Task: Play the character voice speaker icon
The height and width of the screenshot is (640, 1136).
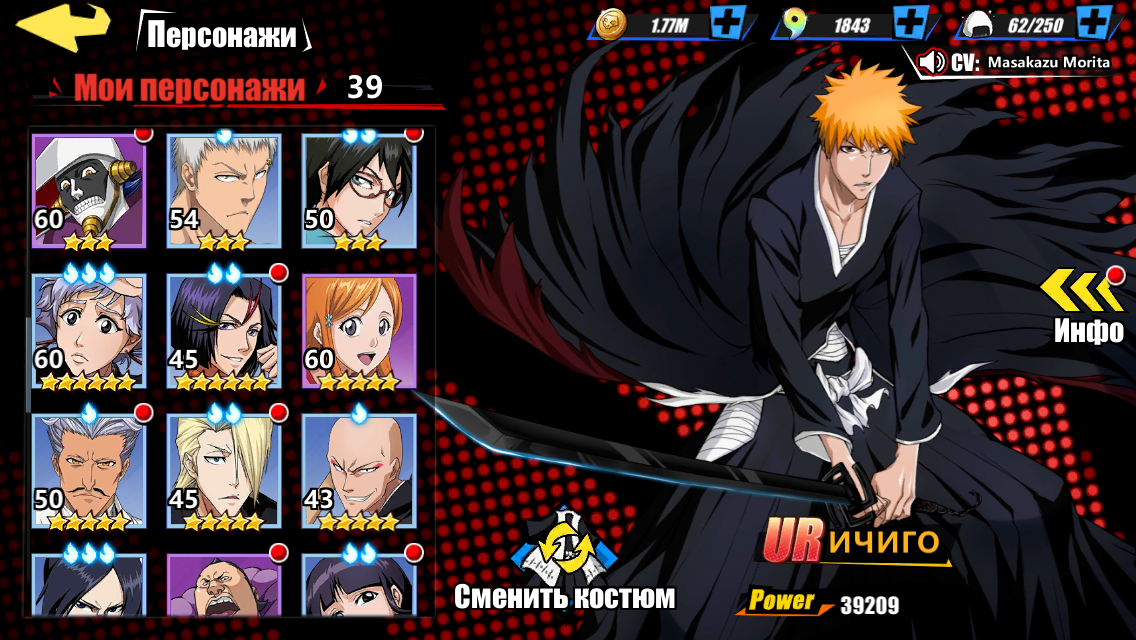Action: [932, 62]
